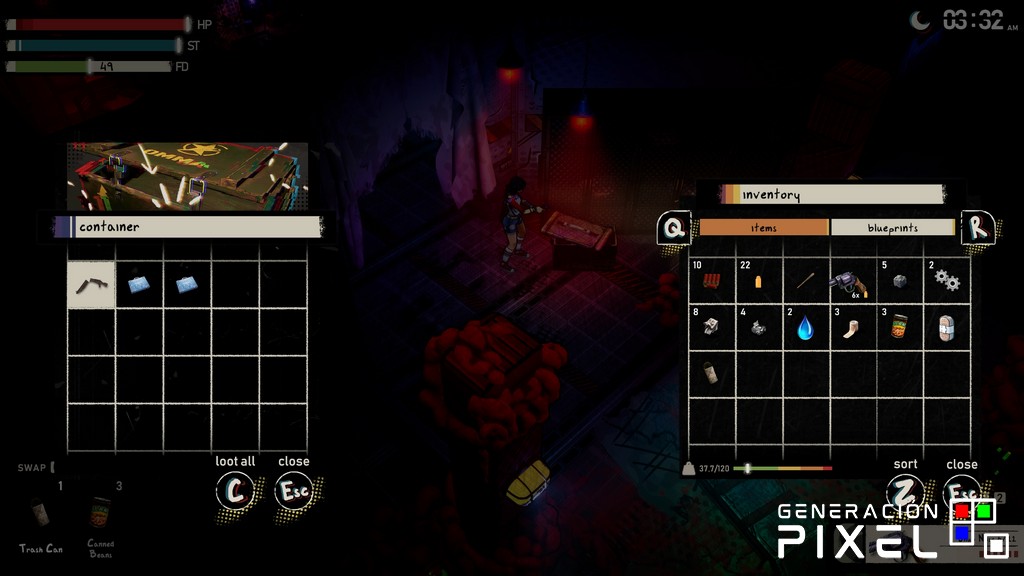Select the wooden stick in inventory

click(x=805, y=280)
